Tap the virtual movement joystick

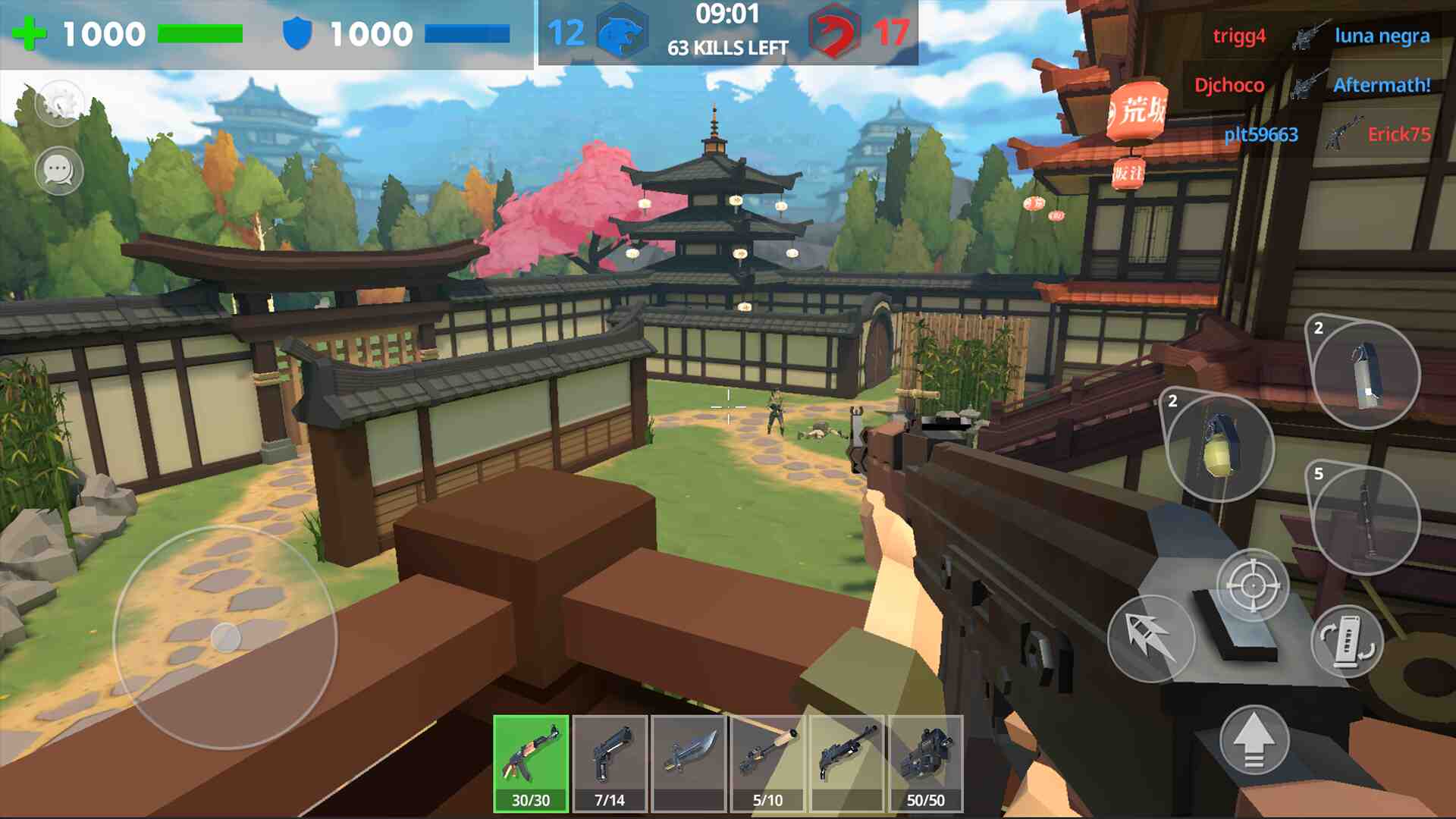[225, 638]
